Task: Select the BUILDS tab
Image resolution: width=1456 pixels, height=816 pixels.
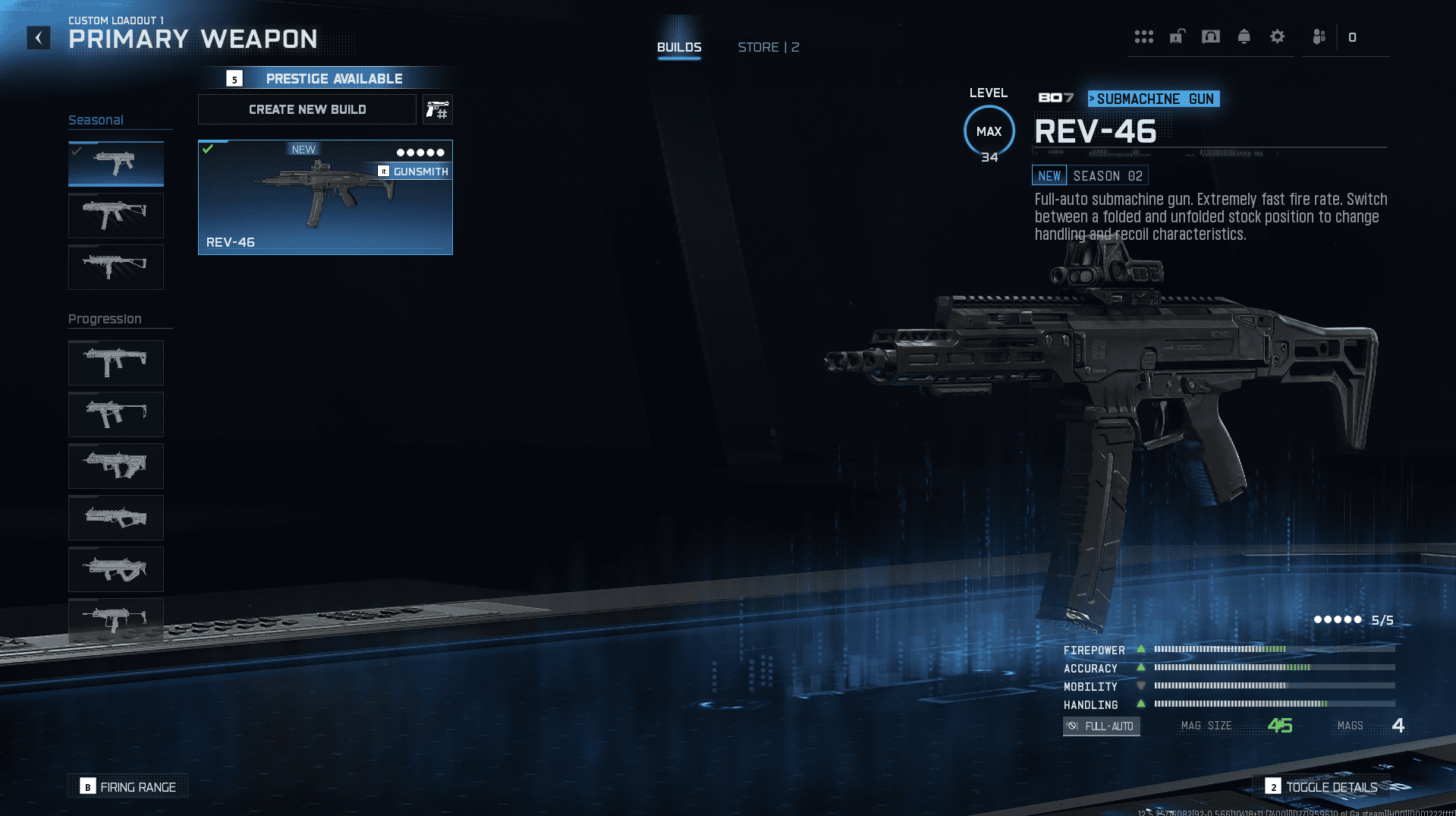Action: click(x=679, y=46)
